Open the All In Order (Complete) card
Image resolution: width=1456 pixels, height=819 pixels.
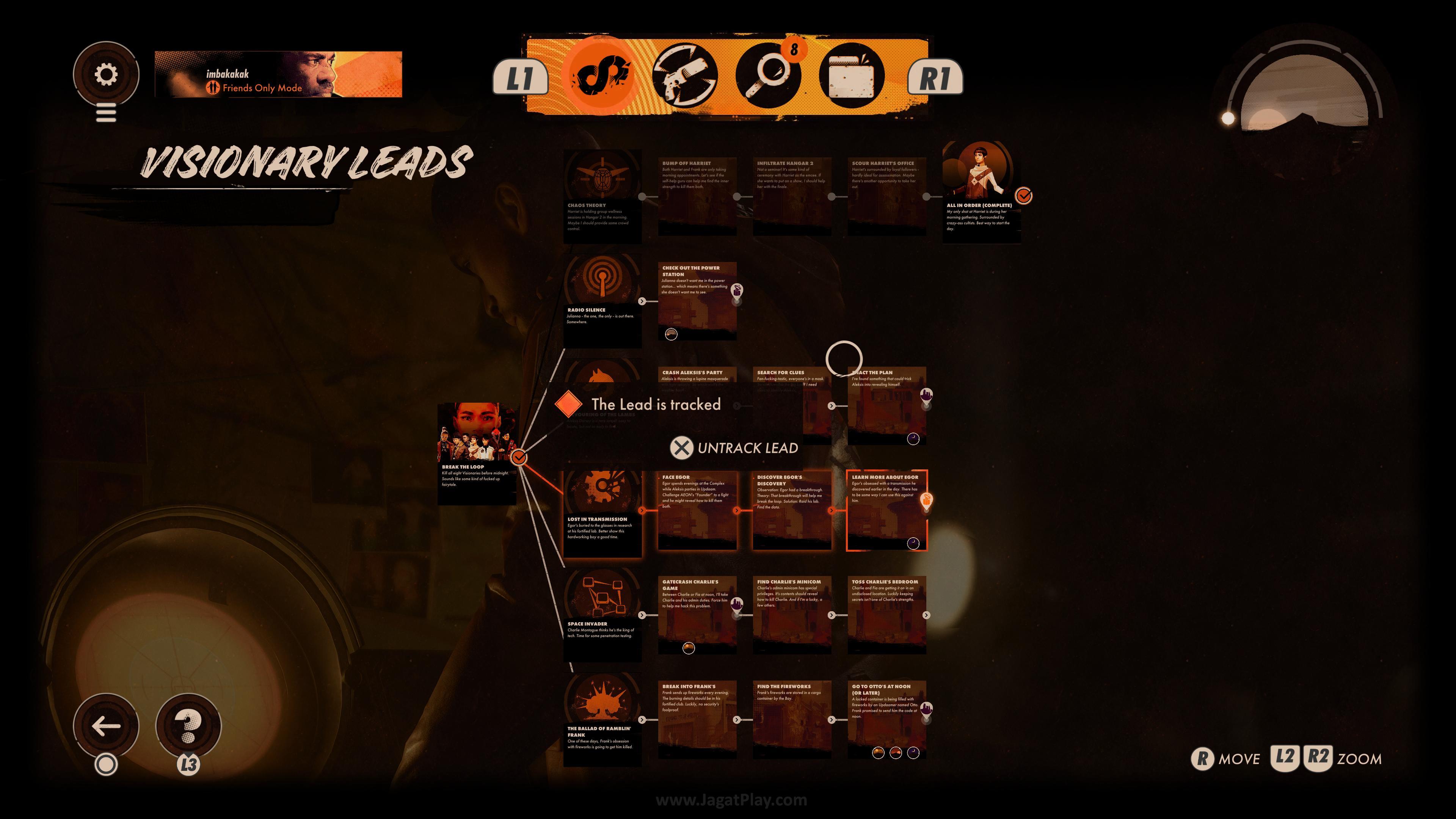click(x=981, y=192)
